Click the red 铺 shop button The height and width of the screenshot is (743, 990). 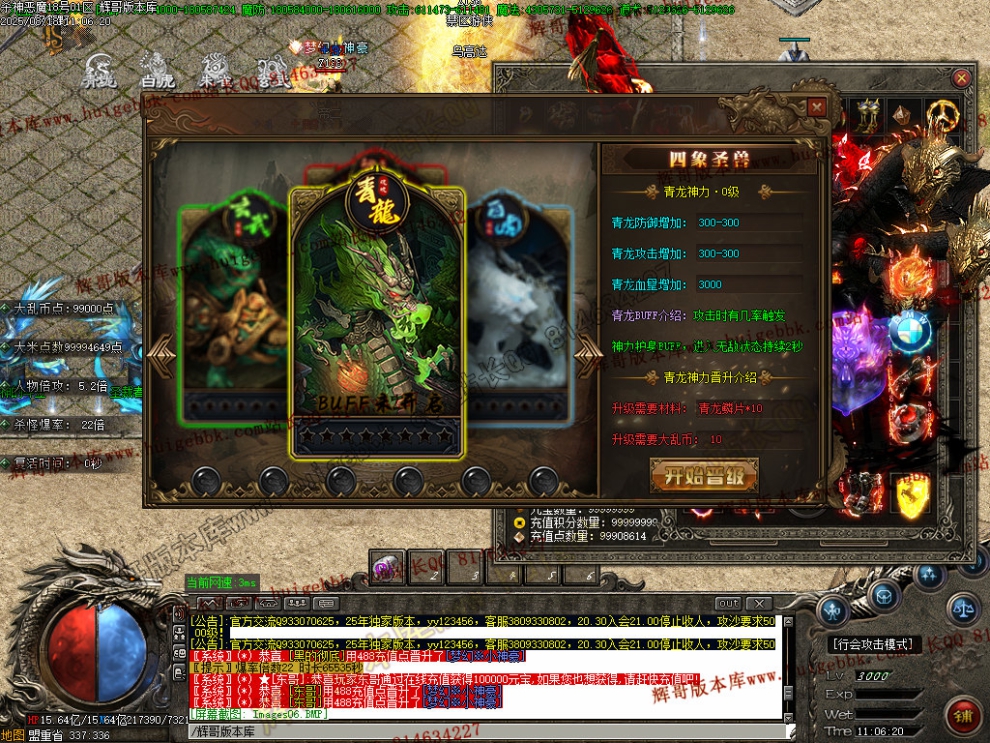click(965, 715)
